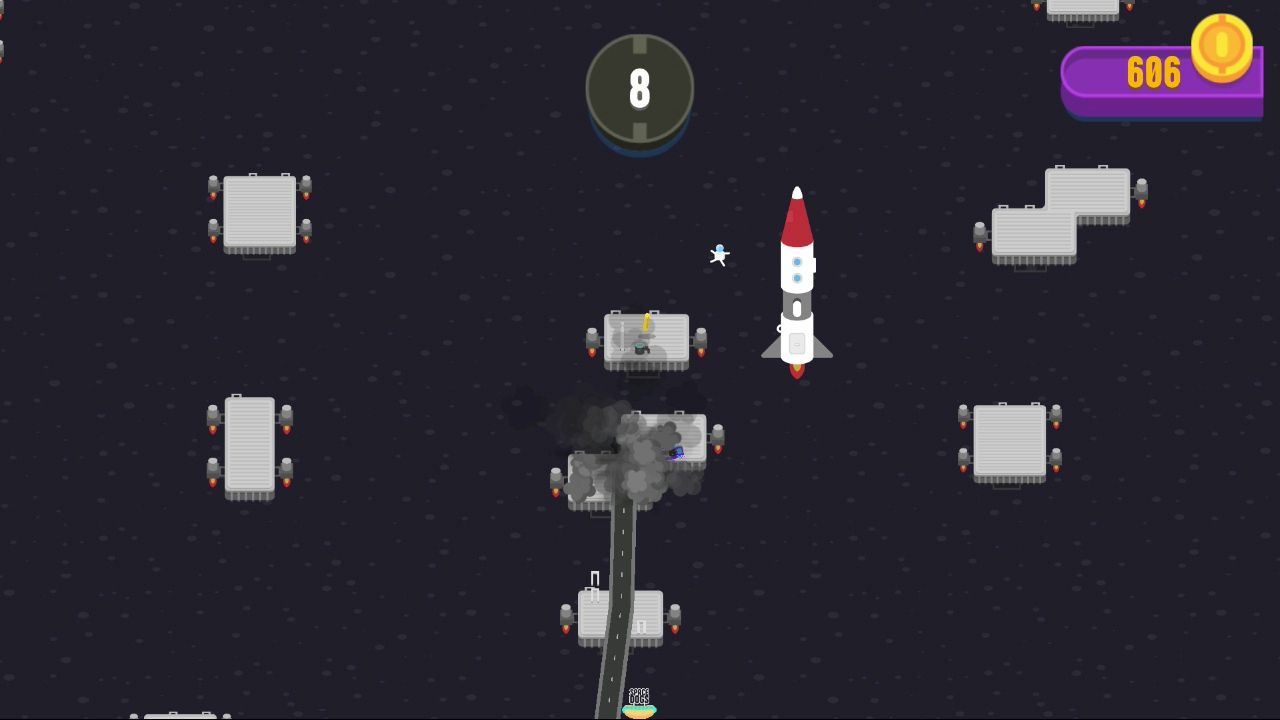Click the vehicle inside the smoke cloud

click(678, 452)
